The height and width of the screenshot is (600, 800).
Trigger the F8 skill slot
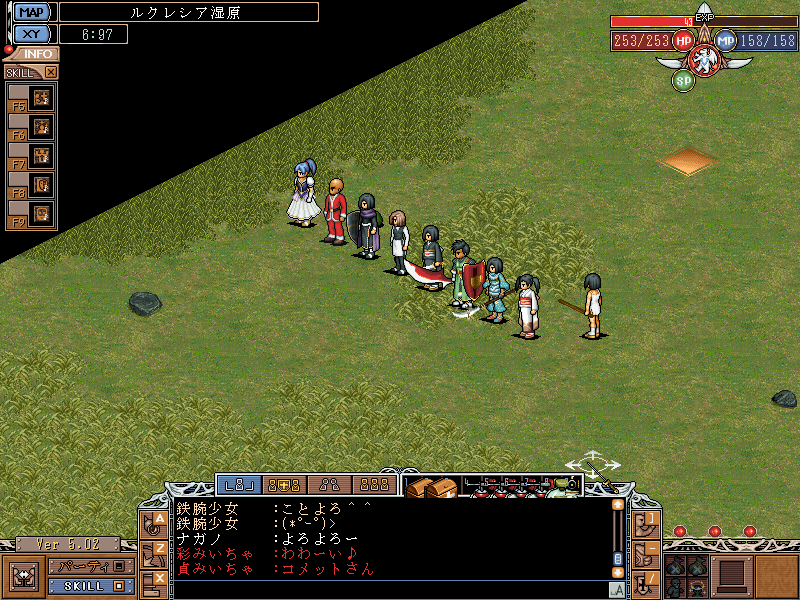41,185
